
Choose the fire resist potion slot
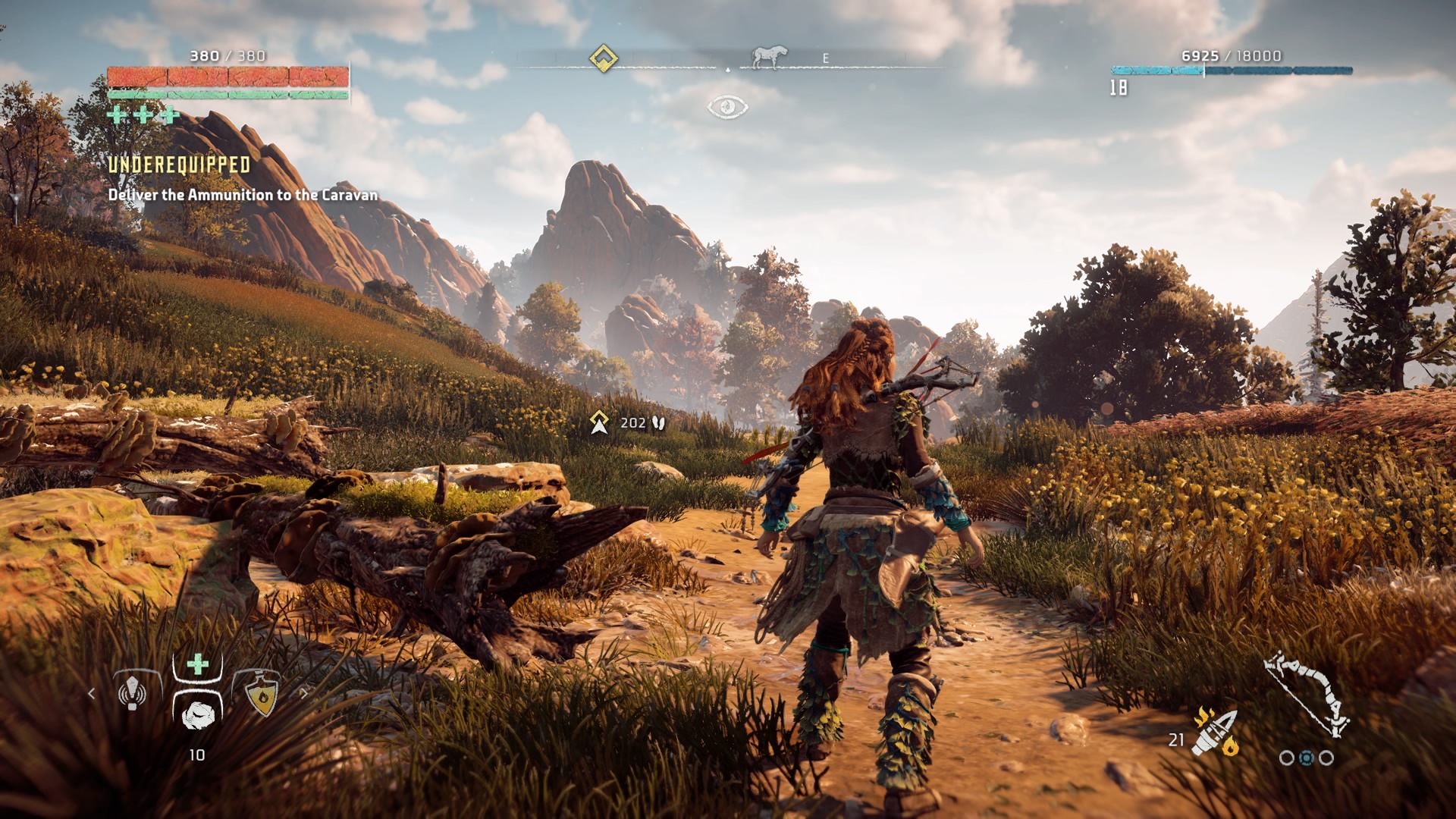pyautogui.click(x=262, y=694)
